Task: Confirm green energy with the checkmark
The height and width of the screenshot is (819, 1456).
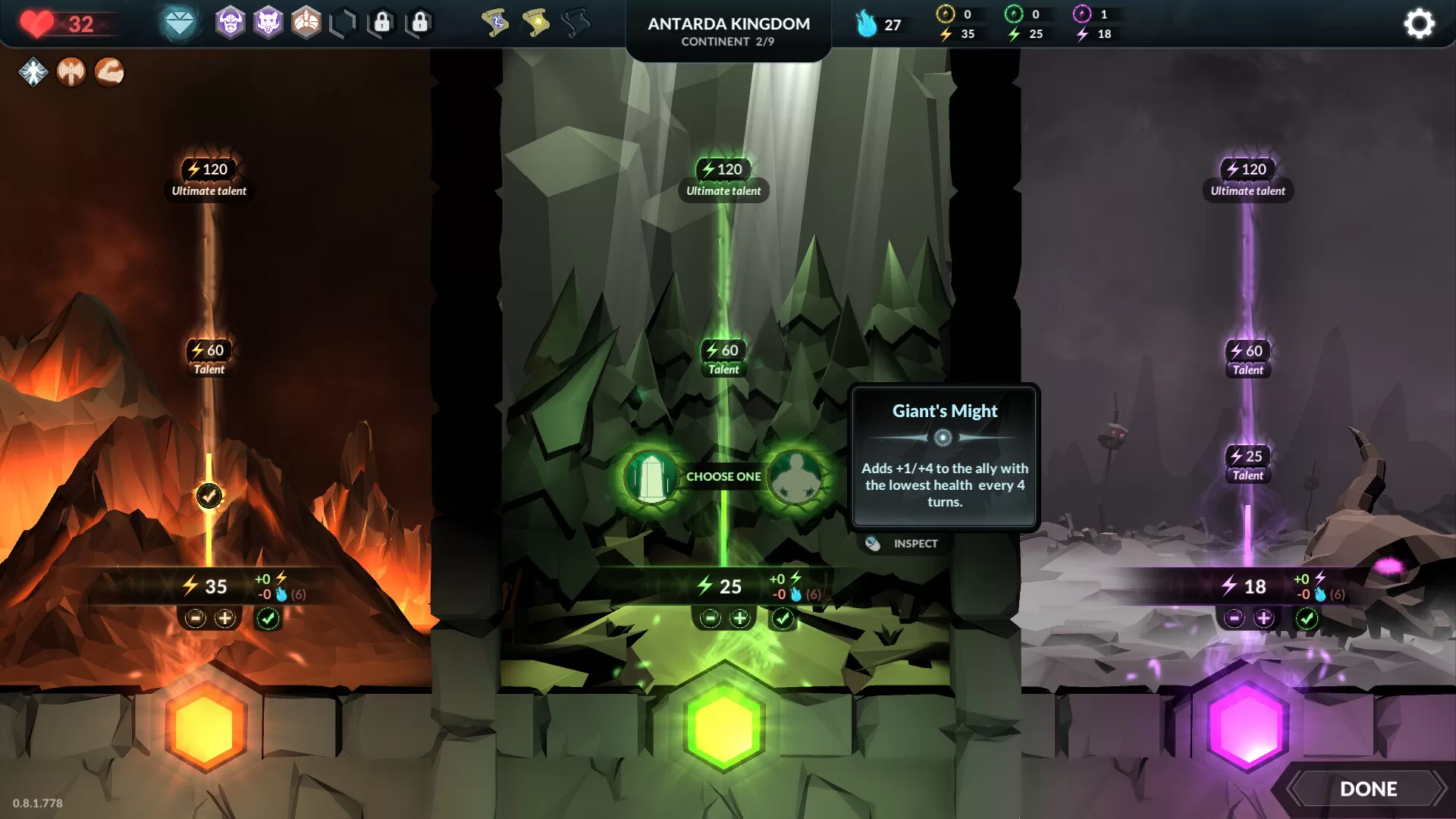Action: (x=782, y=618)
